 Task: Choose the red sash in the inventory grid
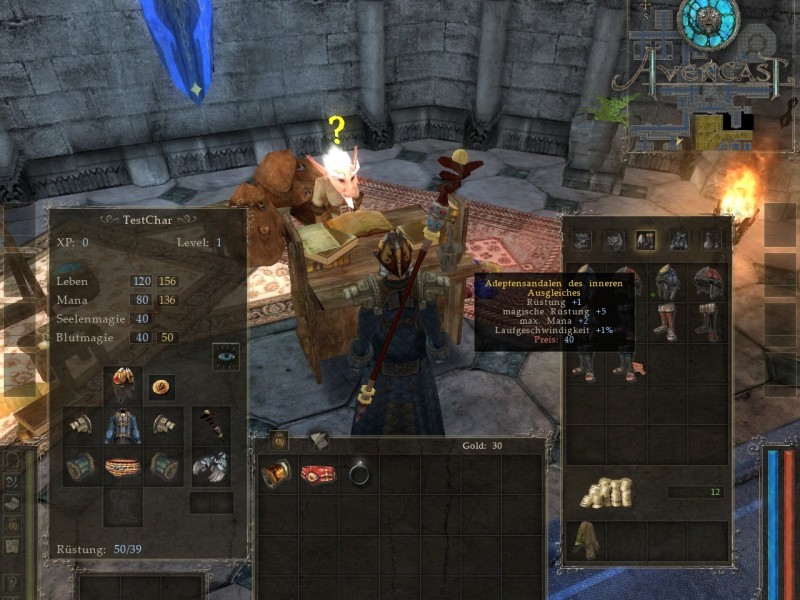coord(317,472)
